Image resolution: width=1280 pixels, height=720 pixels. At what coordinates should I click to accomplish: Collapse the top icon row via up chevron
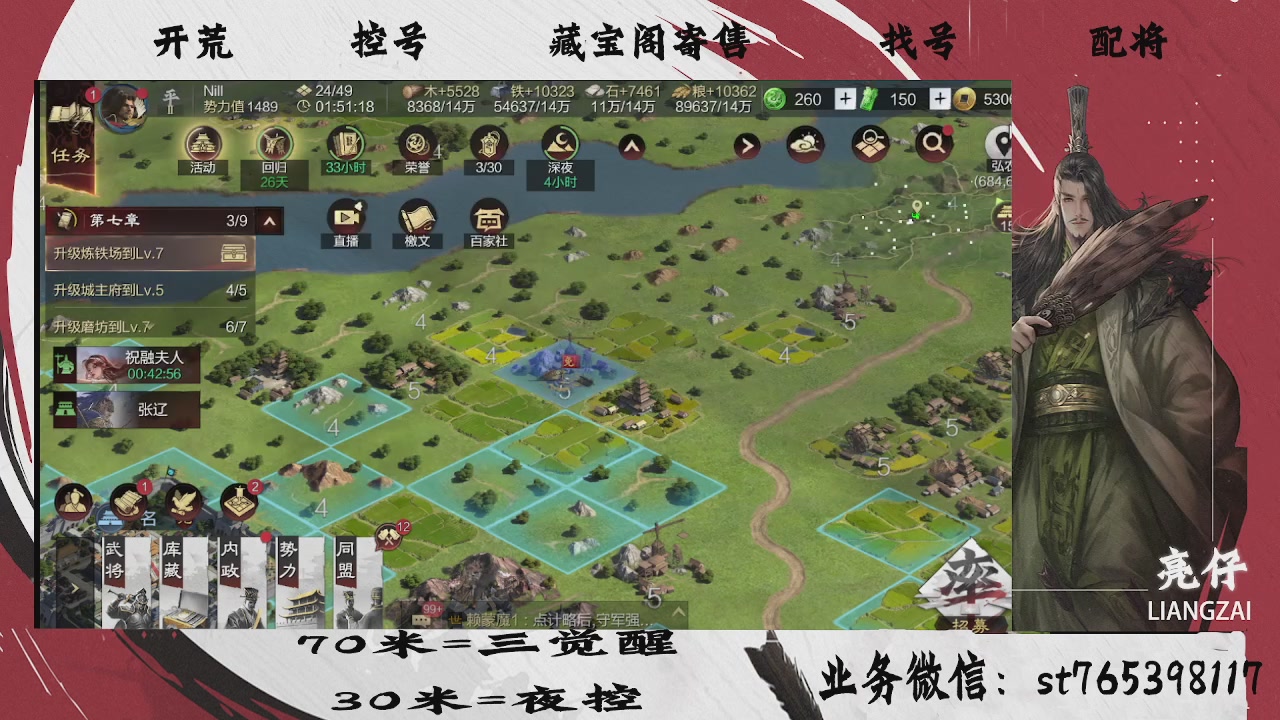[x=631, y=144]
